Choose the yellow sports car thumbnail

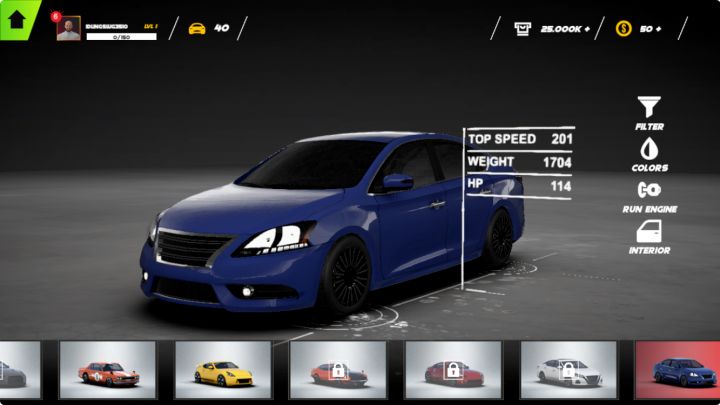tap(222, 370)
